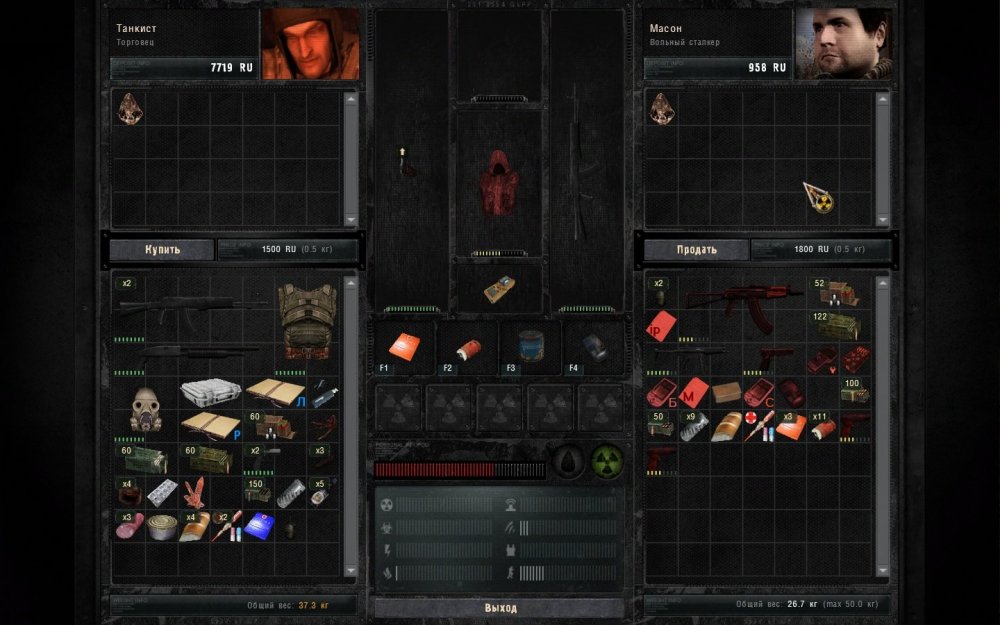Click the detector device in equipment slot
Screen dimensions: 1000x625
click(498, 288)
